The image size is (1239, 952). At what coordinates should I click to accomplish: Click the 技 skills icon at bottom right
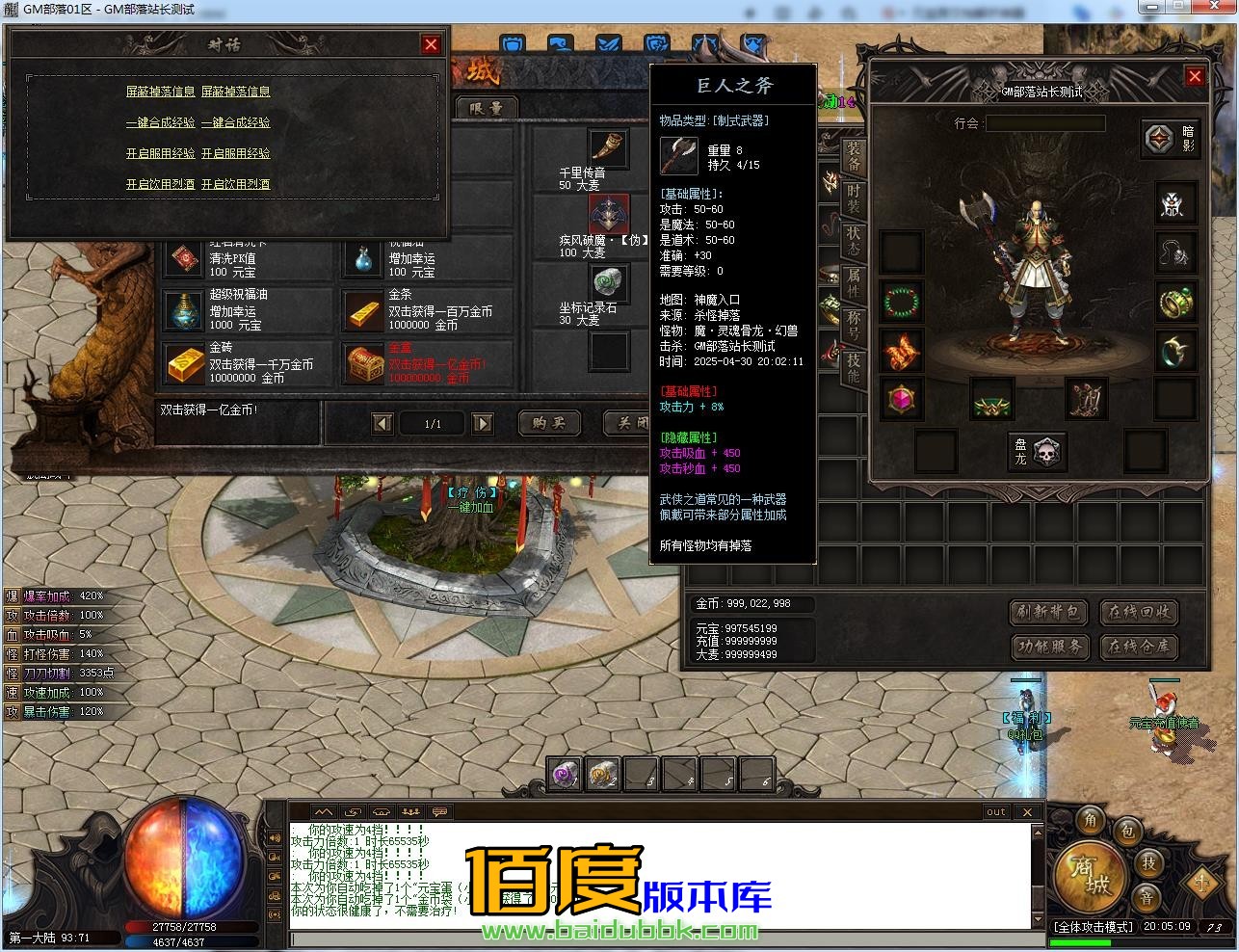[x=1148, y=864]
